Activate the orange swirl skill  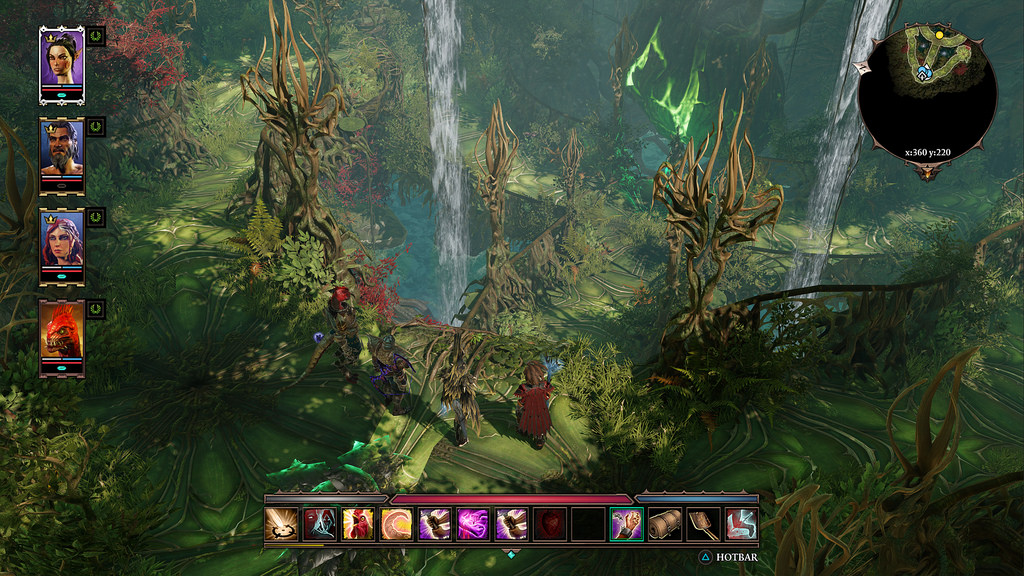pyautogui.click(x=396, y=524)
